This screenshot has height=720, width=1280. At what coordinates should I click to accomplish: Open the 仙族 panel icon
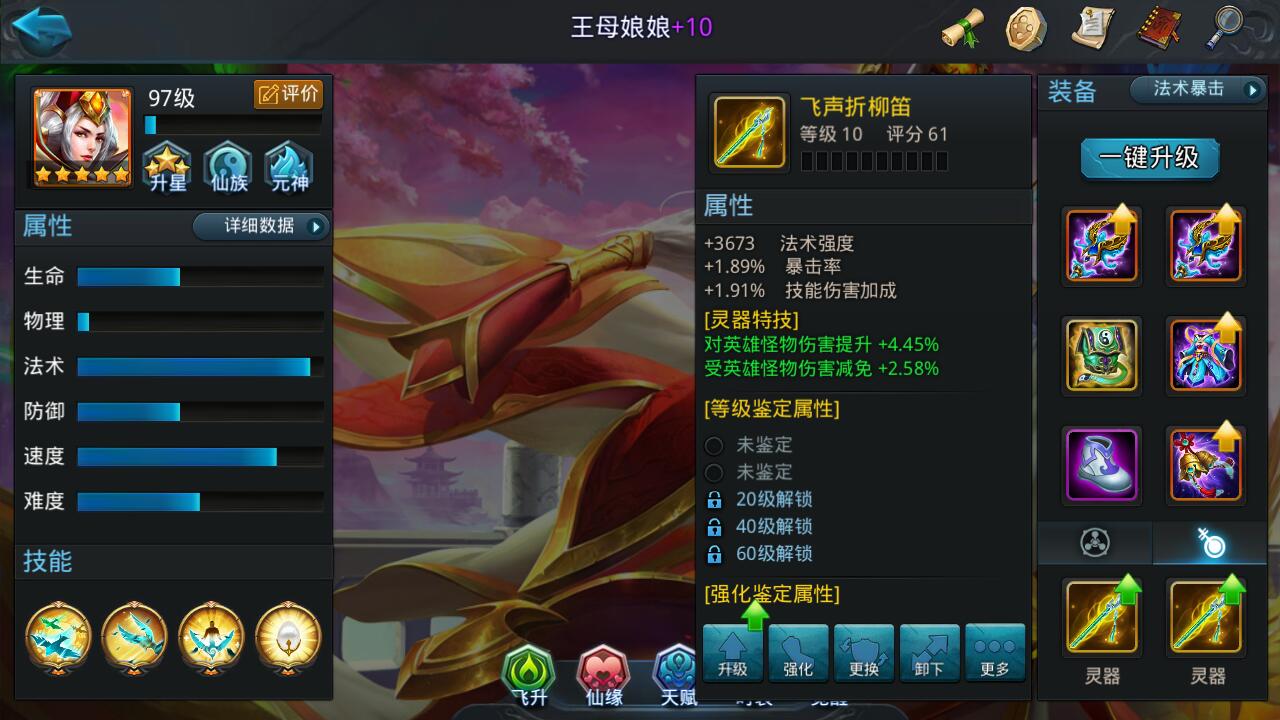227,166
